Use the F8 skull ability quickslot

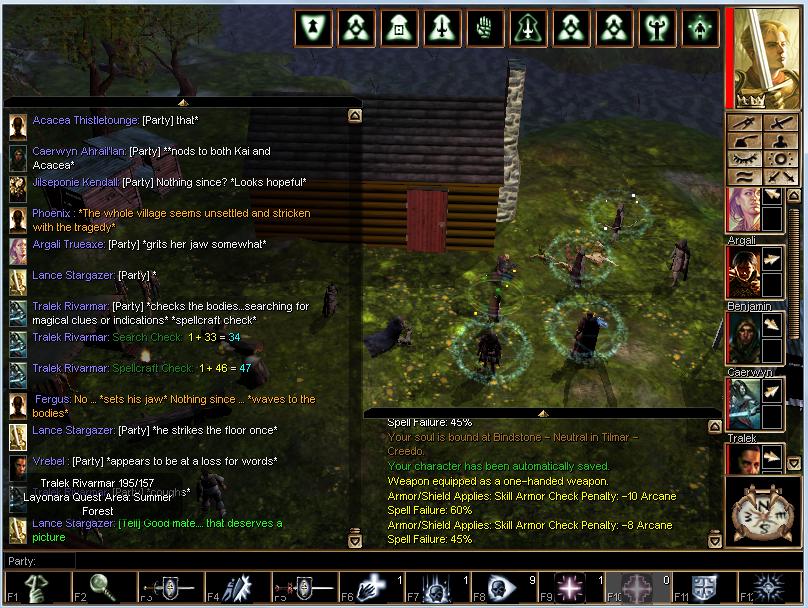click(501, 588)
